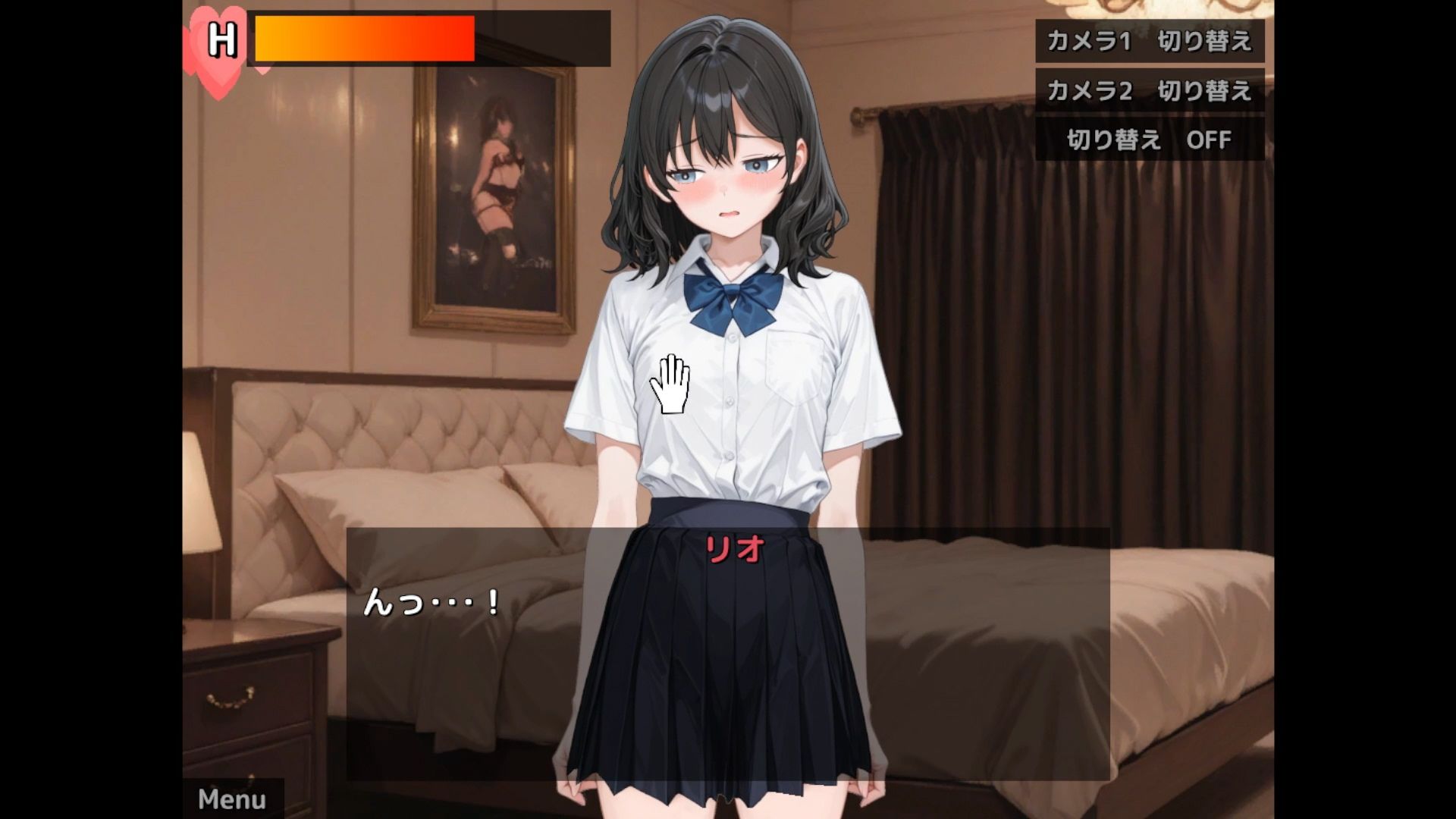Switch camera using カメラ2 切り替え
This screenshot has width=1456, height=819.
coord(1147,91)
